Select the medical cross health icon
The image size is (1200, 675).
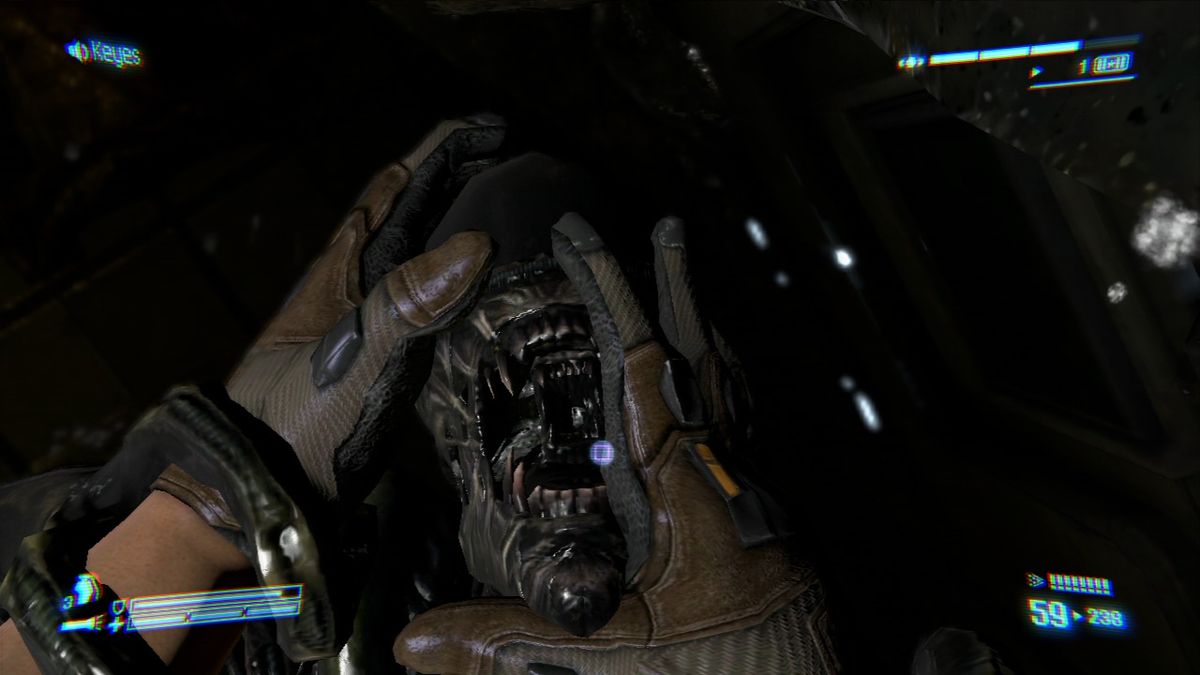tap(119, 623)
